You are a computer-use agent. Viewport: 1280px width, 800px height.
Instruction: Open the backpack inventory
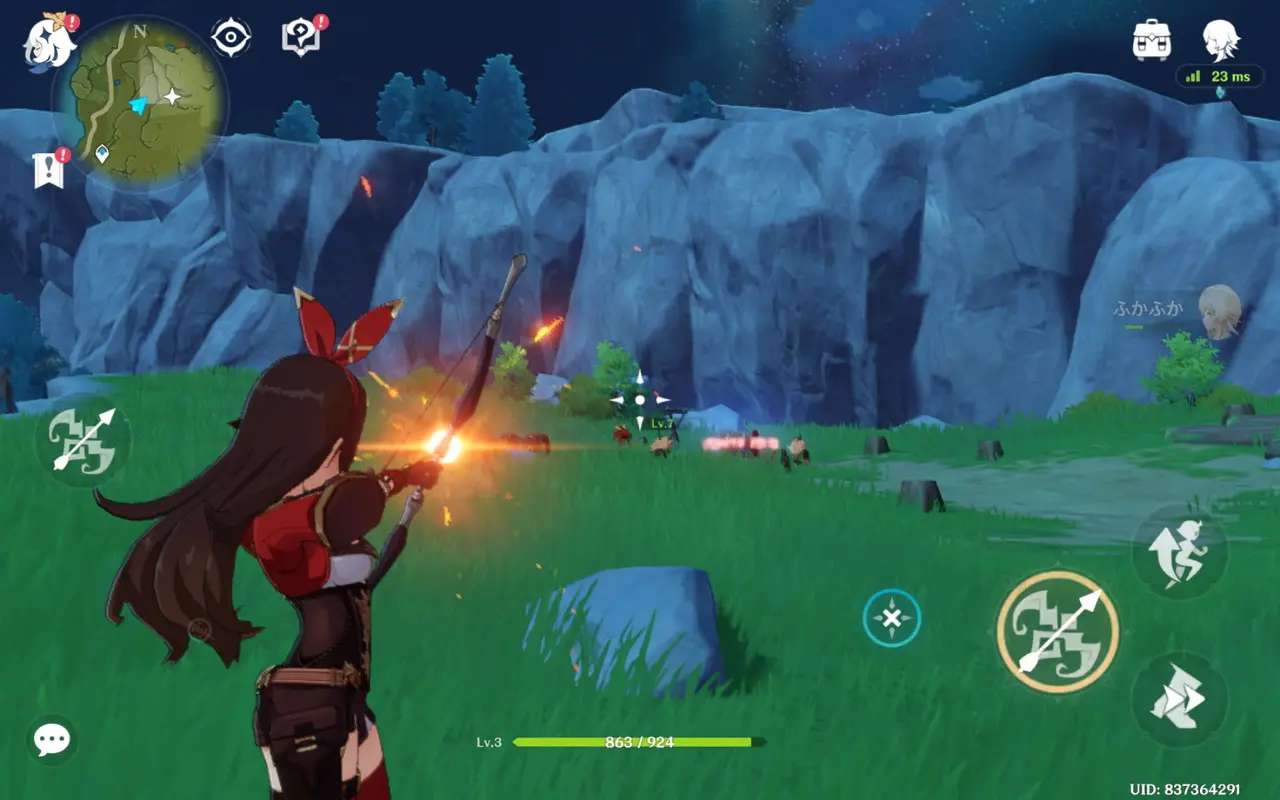[x=1151, y=40]
